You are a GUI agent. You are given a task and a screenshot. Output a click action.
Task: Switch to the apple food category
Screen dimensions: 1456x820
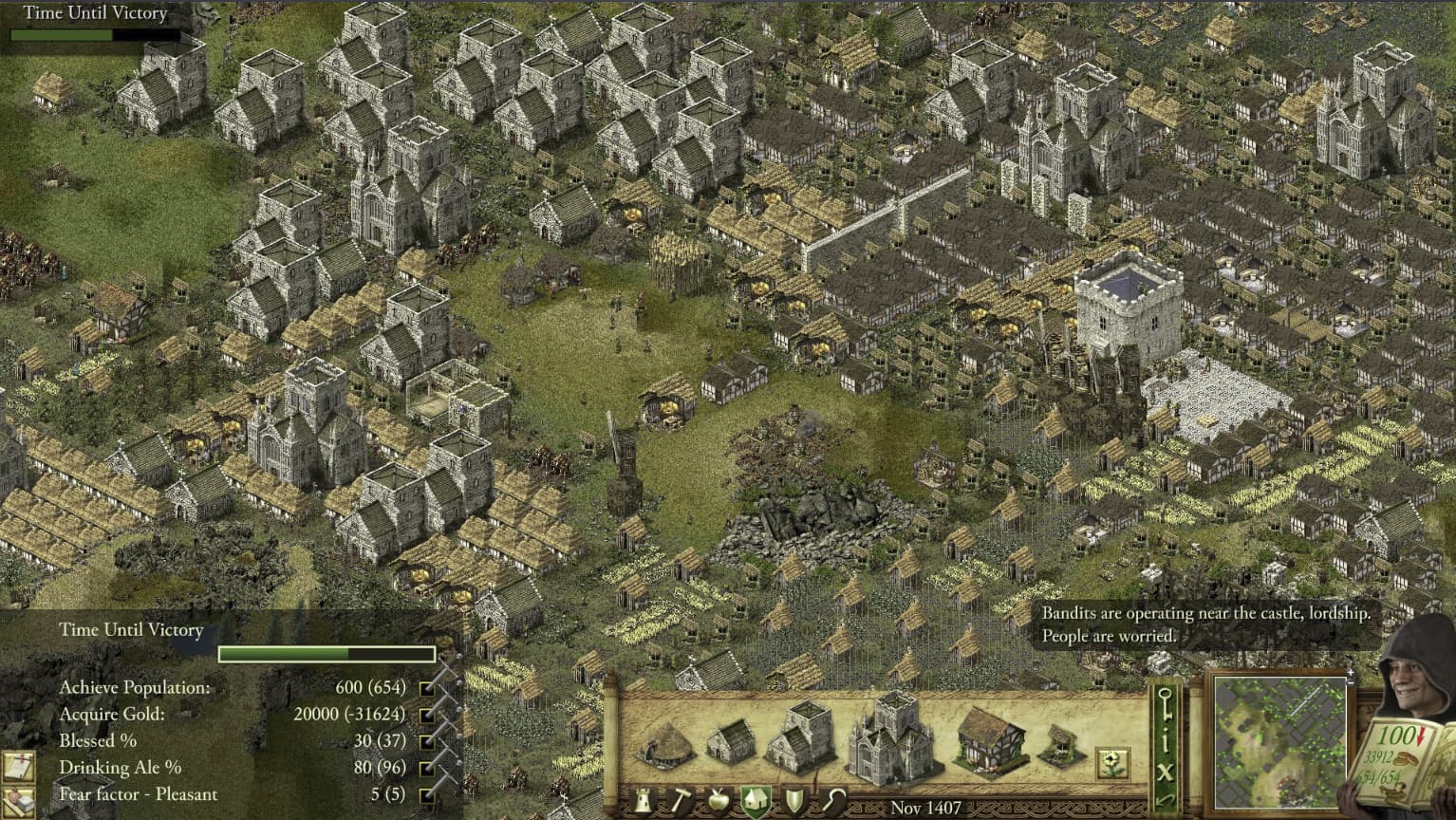click(x=719, y=803)
